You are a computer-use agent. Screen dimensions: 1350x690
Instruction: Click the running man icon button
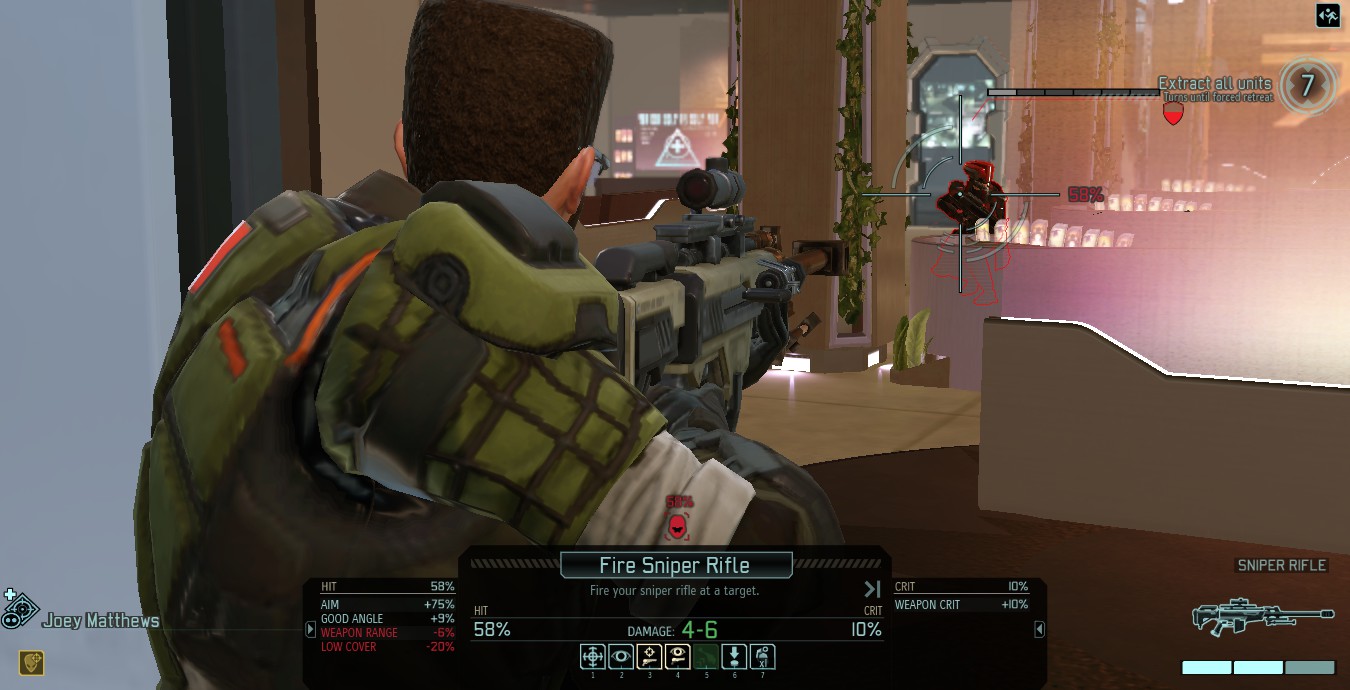[1327, 15]
